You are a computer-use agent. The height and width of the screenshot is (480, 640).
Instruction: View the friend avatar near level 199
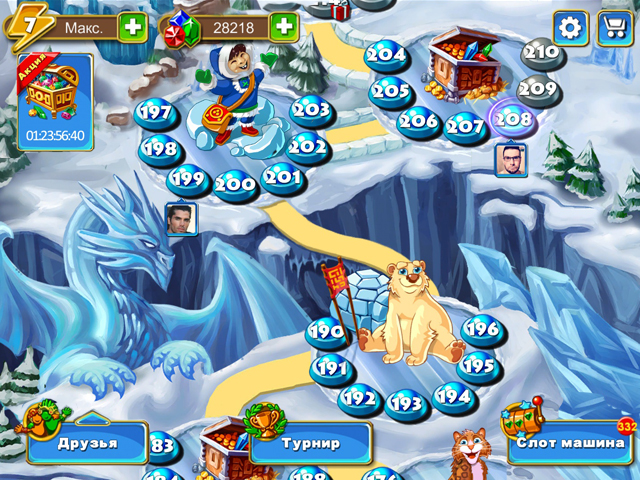[x=181, y=219]
